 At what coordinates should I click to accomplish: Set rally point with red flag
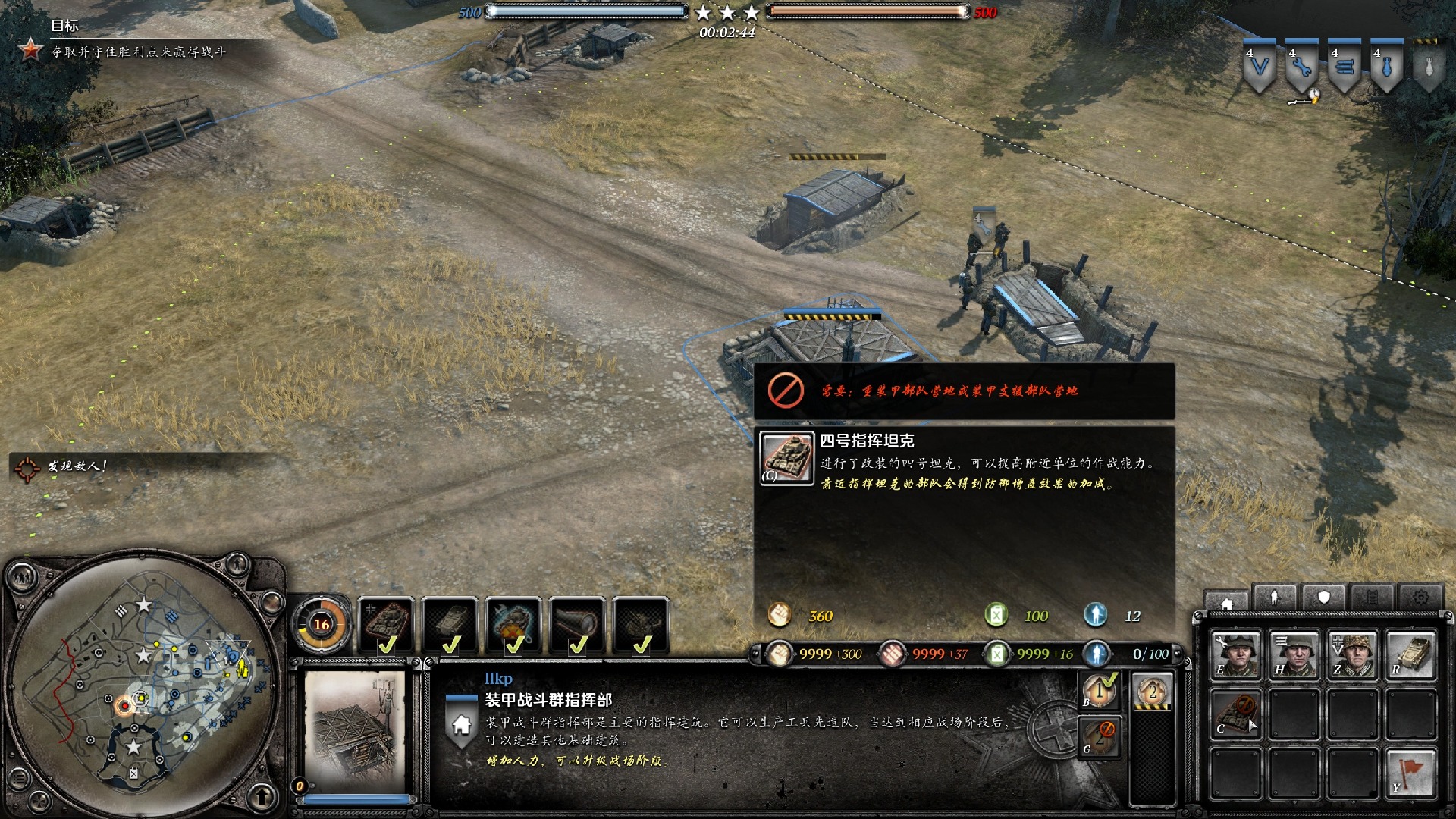(x=1410, y=773)
